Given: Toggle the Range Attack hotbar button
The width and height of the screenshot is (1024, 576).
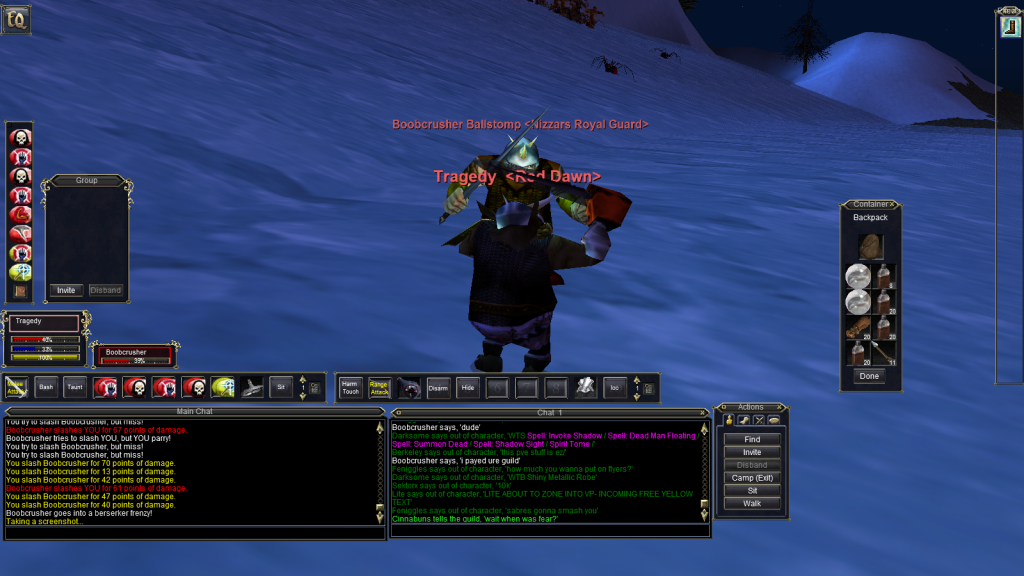Looking at the screenshot, I should pyautogui.click(x=379, y=387).
